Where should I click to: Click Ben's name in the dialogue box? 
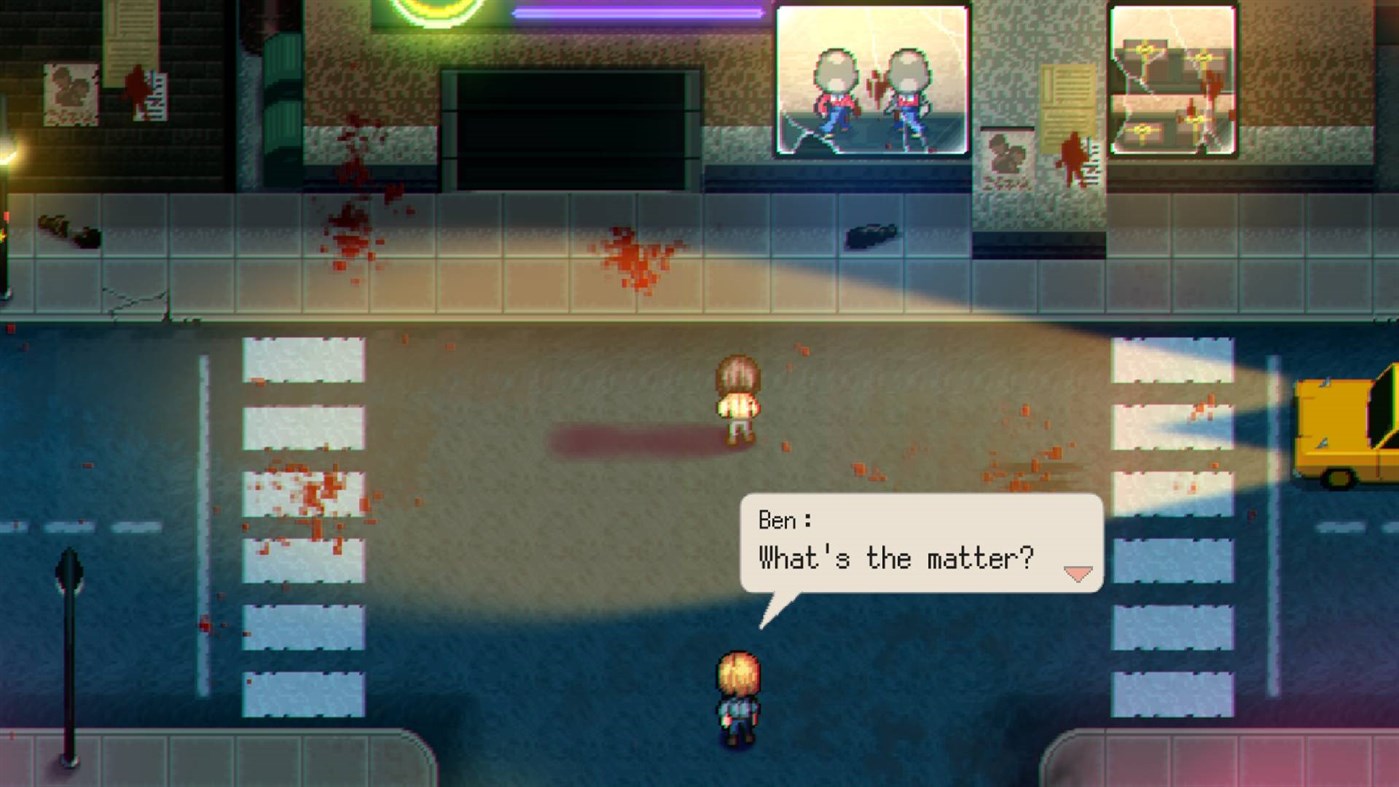click(782, 519)
